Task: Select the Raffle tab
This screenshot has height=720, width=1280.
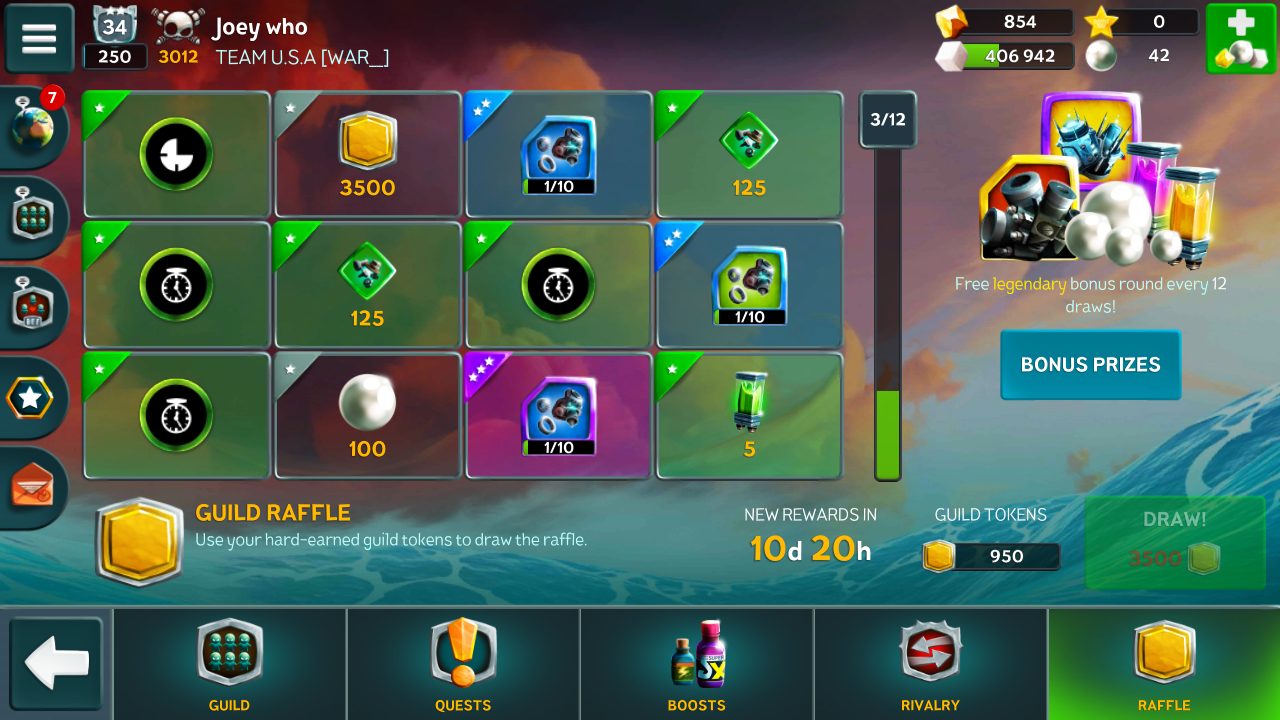Action: [x=1164, y=664]
